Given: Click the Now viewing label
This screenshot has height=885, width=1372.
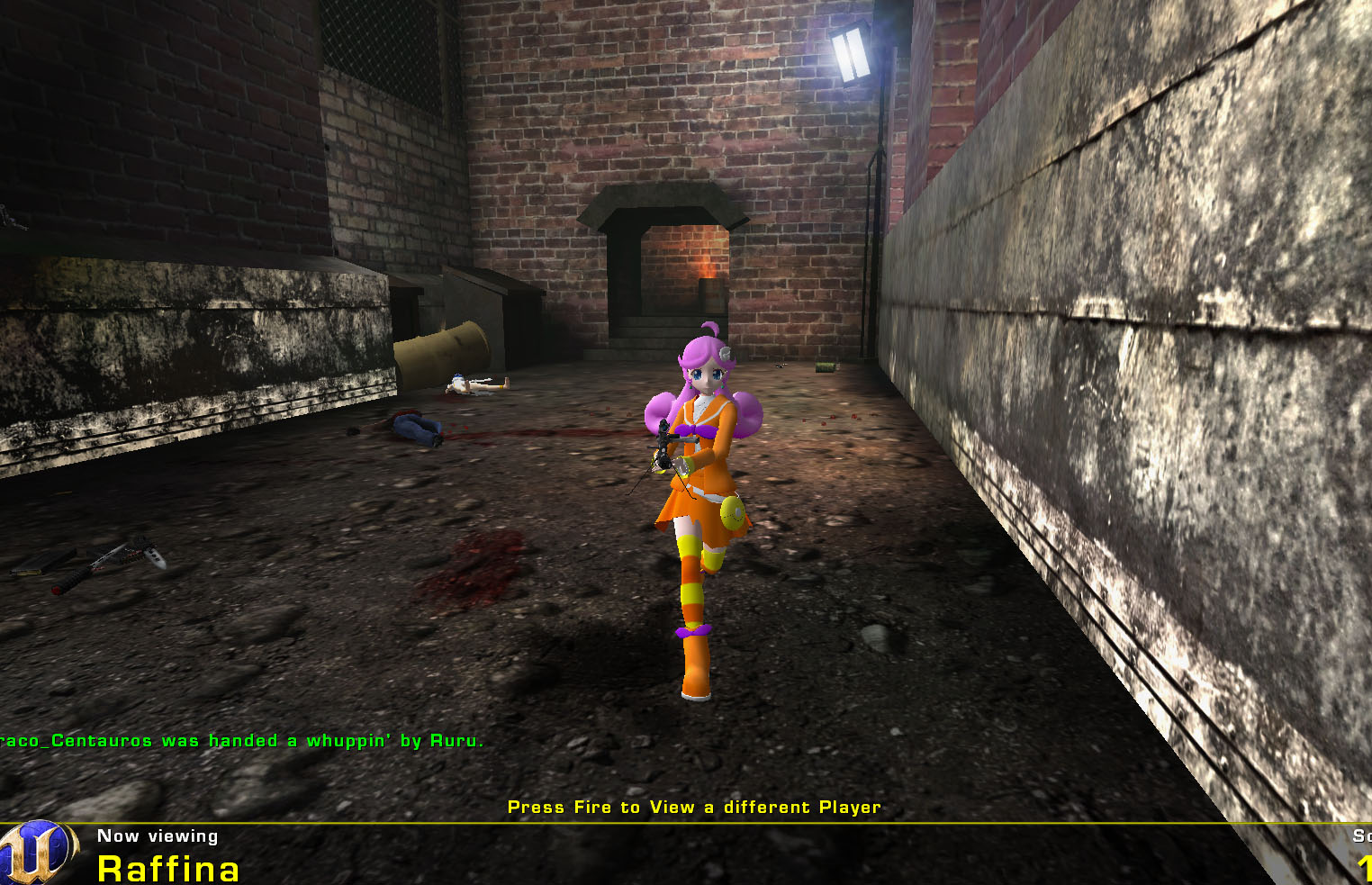Looking at the screenshot, I should (158, 835).
